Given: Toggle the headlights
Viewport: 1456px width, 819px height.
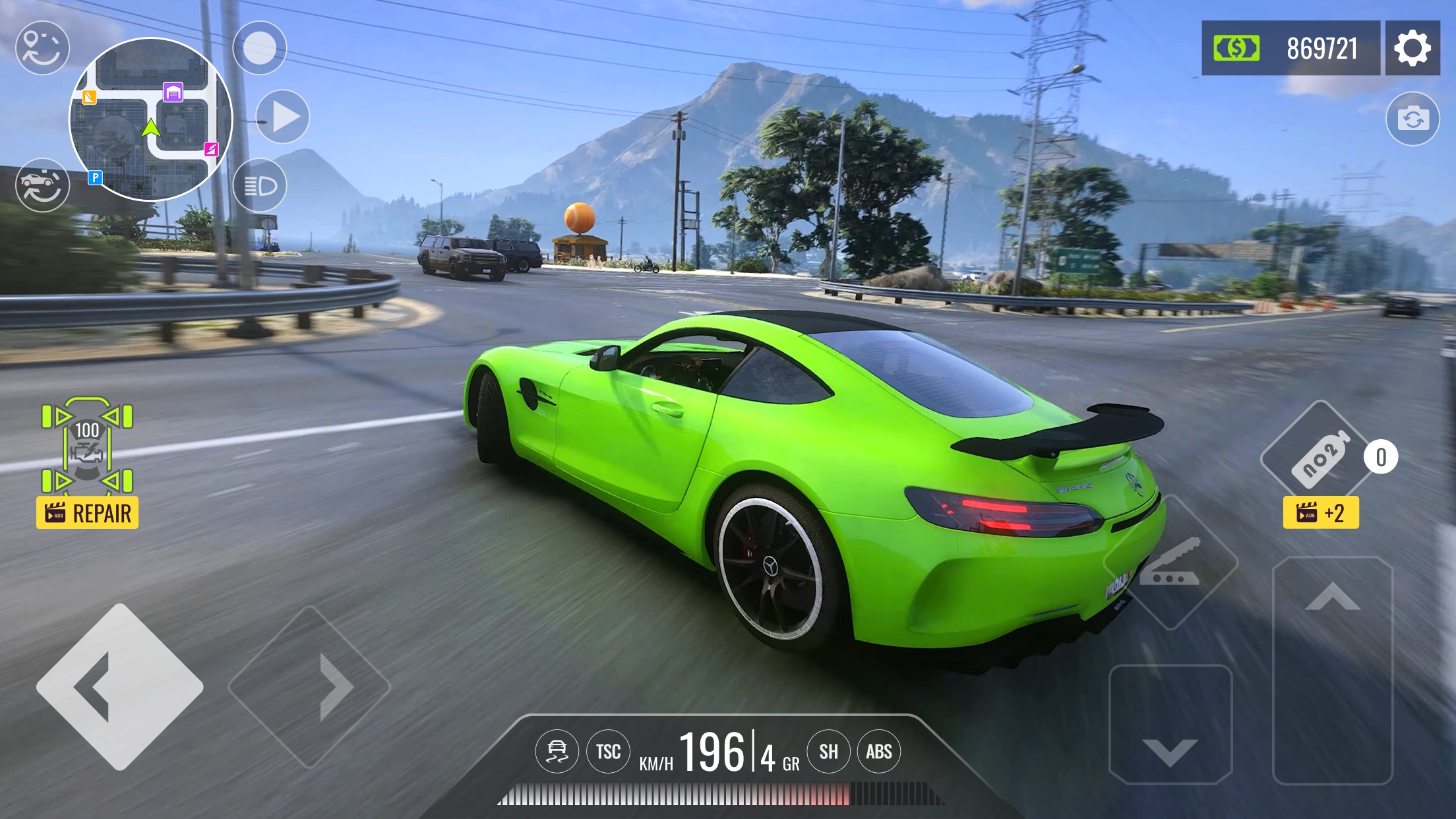Looking at the screenshot, I should tap(260, 186).
